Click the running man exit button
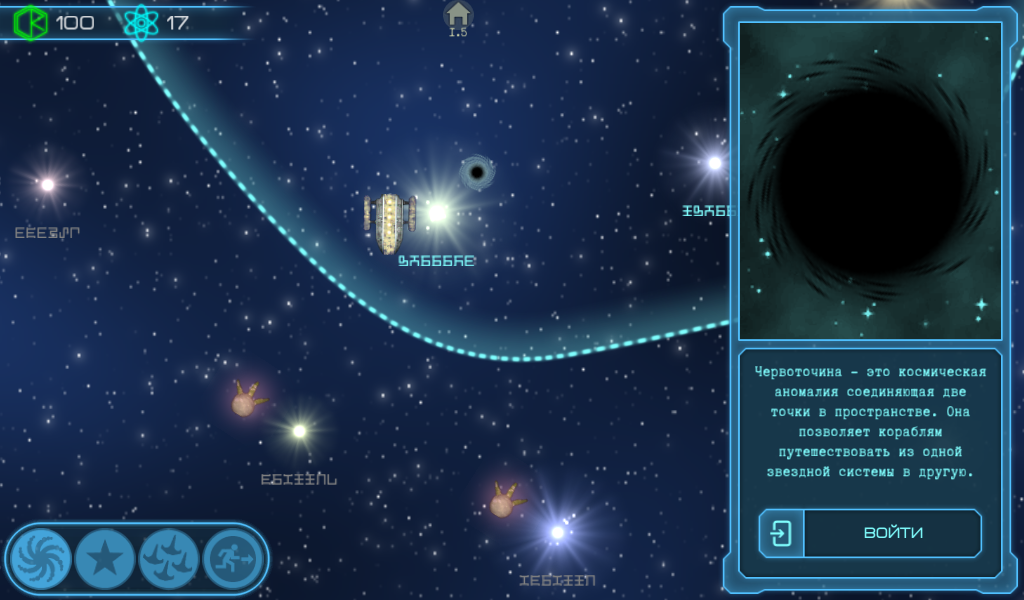This screenshot has height=600, width=1024. coord(233,558)
